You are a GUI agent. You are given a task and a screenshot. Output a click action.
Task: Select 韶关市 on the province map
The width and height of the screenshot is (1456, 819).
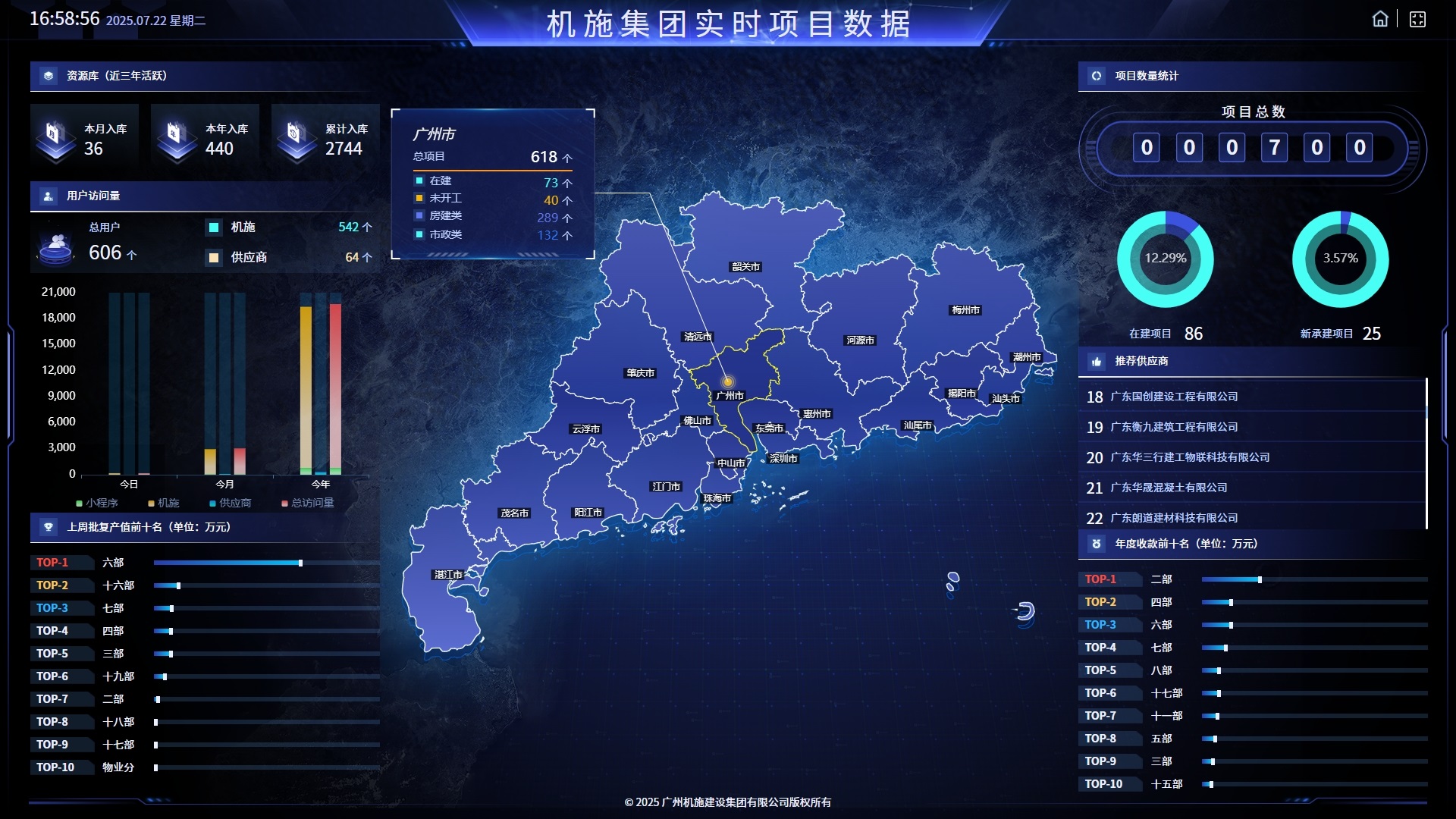click(744, 267)
